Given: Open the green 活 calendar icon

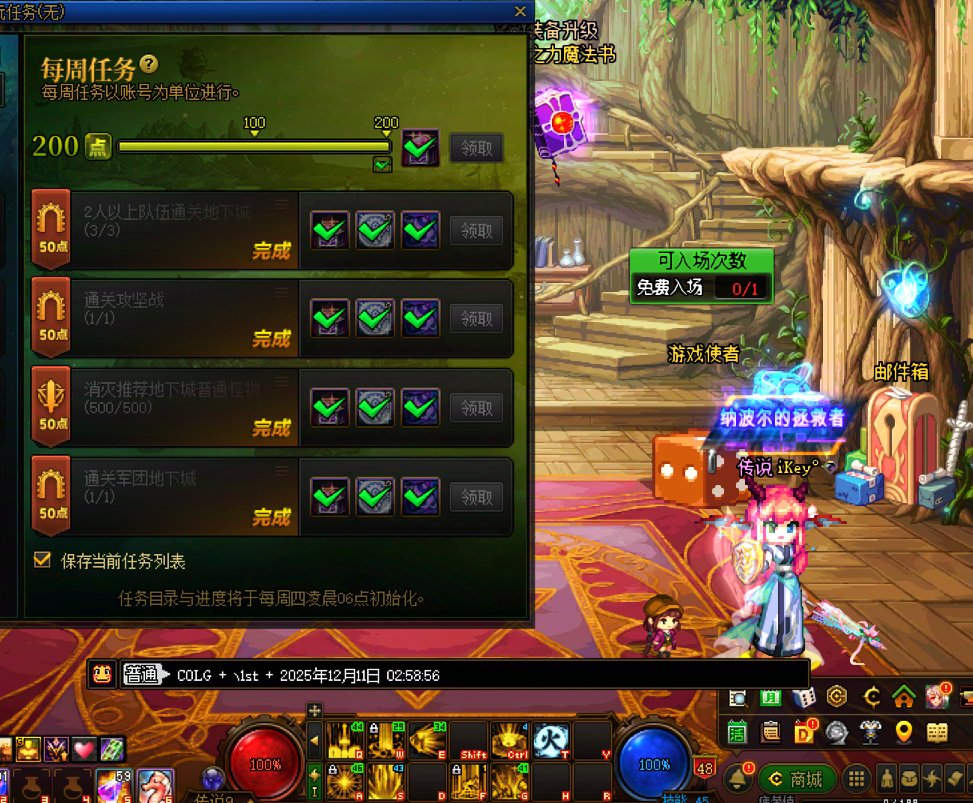Looking at the screenshot, I should coord(738,732).
